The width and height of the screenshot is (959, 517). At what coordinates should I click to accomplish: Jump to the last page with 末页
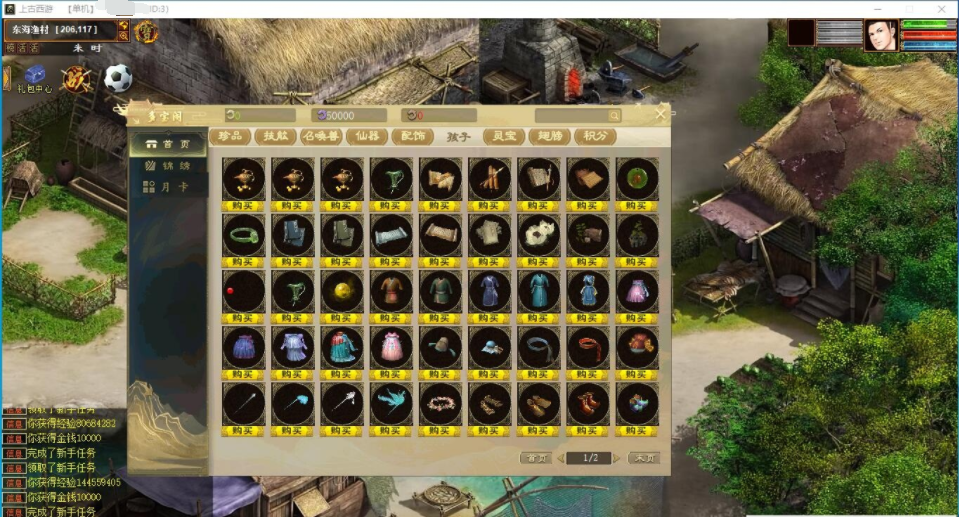click(x=643, y=458)
